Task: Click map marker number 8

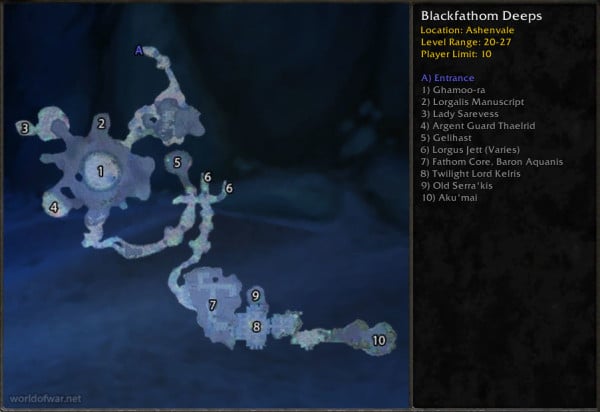Action: [x=256, y=326]
